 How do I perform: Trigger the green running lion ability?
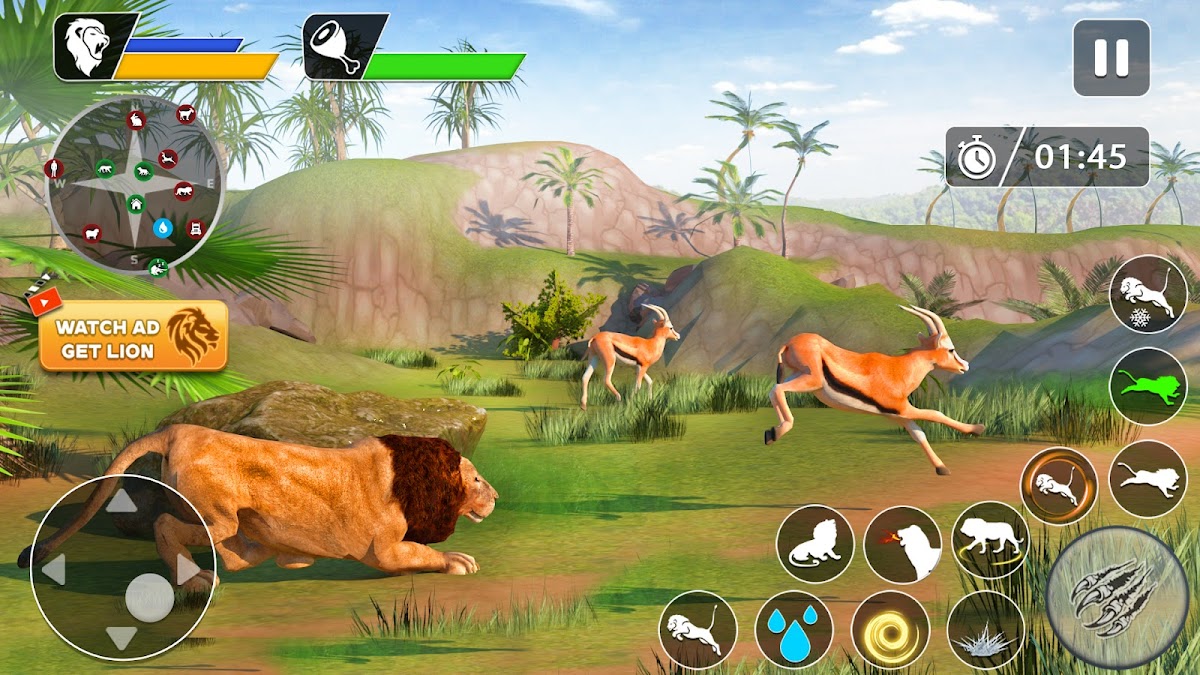1147,386
